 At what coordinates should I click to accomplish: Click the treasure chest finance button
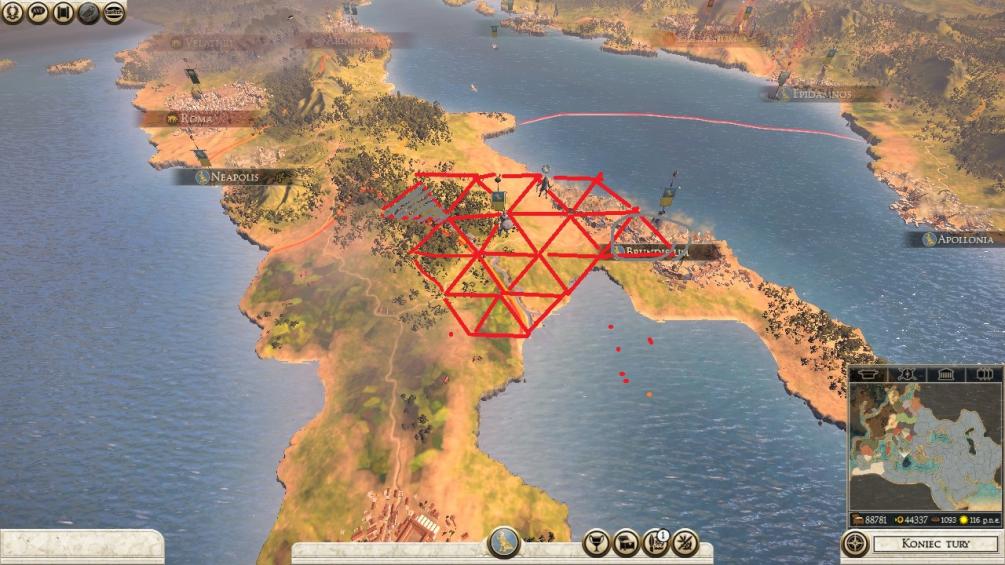coord(626,542)
